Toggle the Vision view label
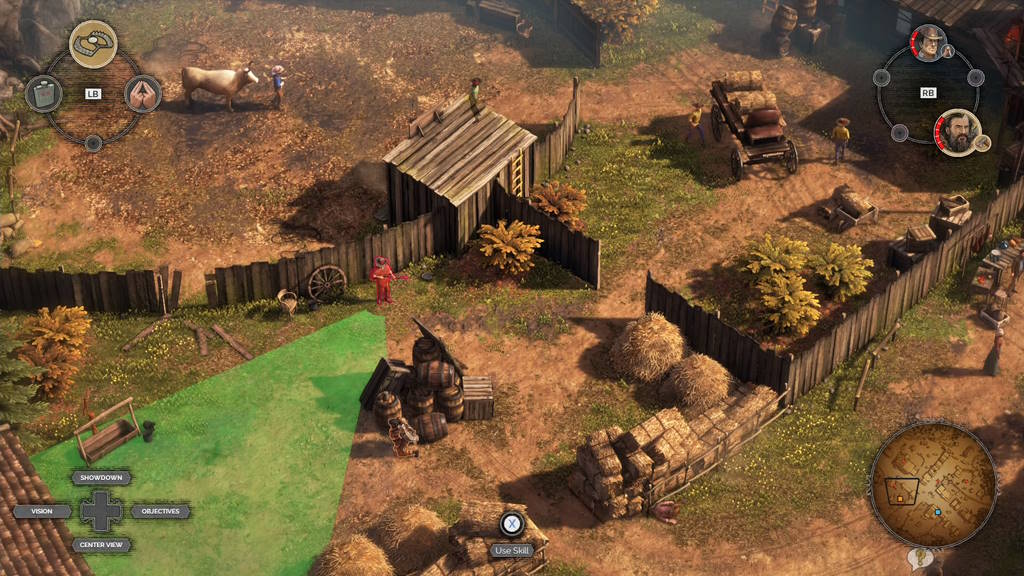The height and width of the screenshot is (576, 1024). (42, 511)
